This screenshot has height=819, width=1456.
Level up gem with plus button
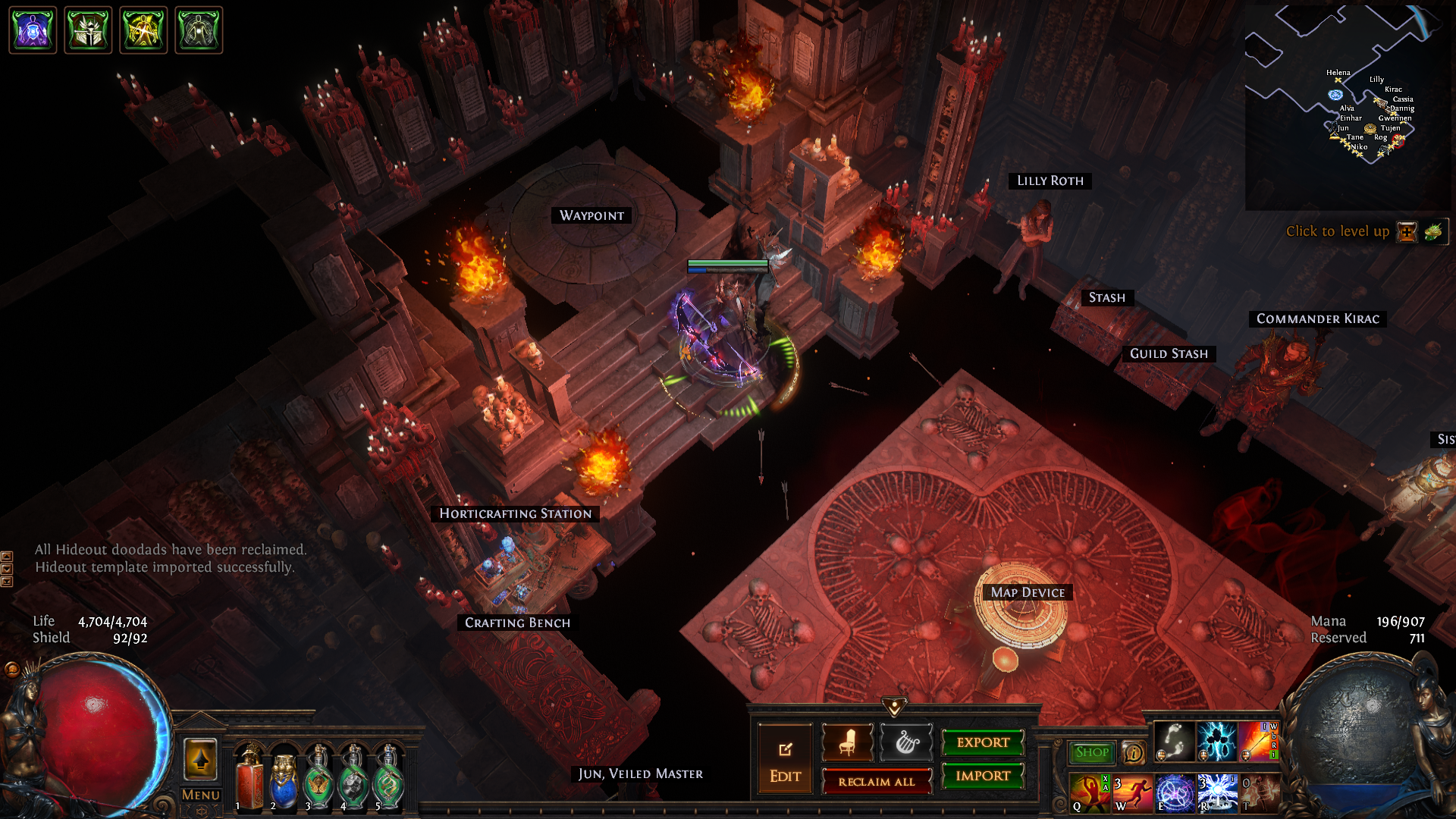pyautogui.click(x=1407, y=232)
